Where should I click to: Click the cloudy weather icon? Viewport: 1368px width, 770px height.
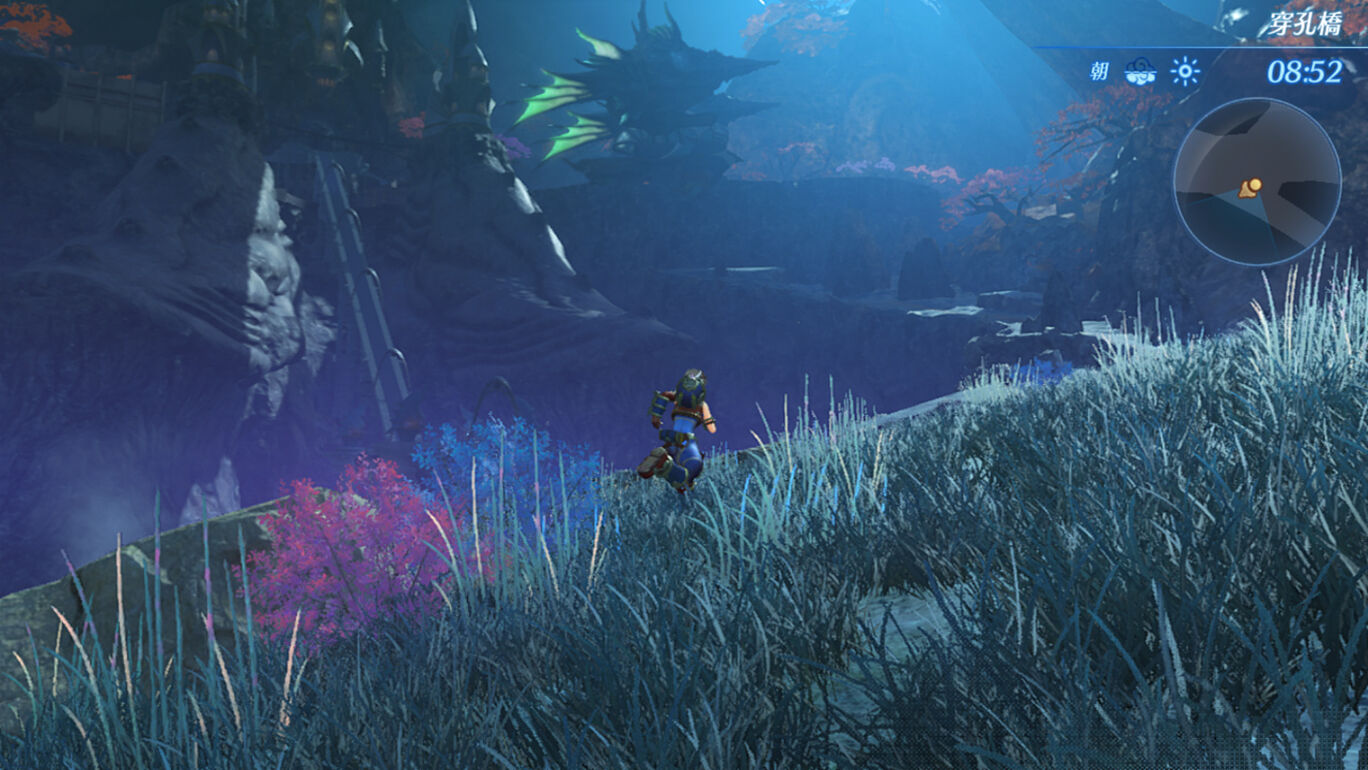click(1140, 71)
